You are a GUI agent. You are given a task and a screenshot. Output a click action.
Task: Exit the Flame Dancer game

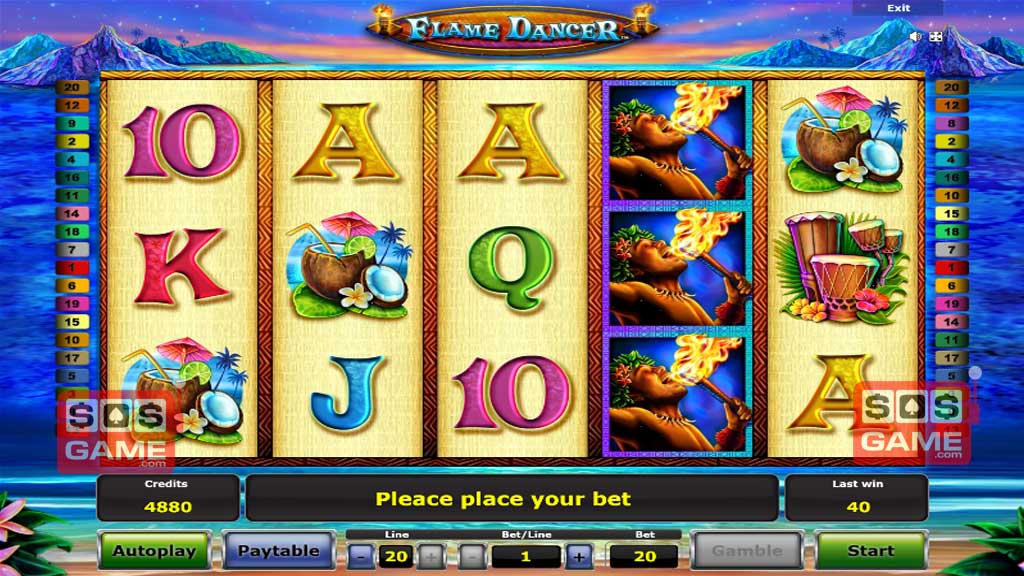pyautogui.click(x=898, y=8)
